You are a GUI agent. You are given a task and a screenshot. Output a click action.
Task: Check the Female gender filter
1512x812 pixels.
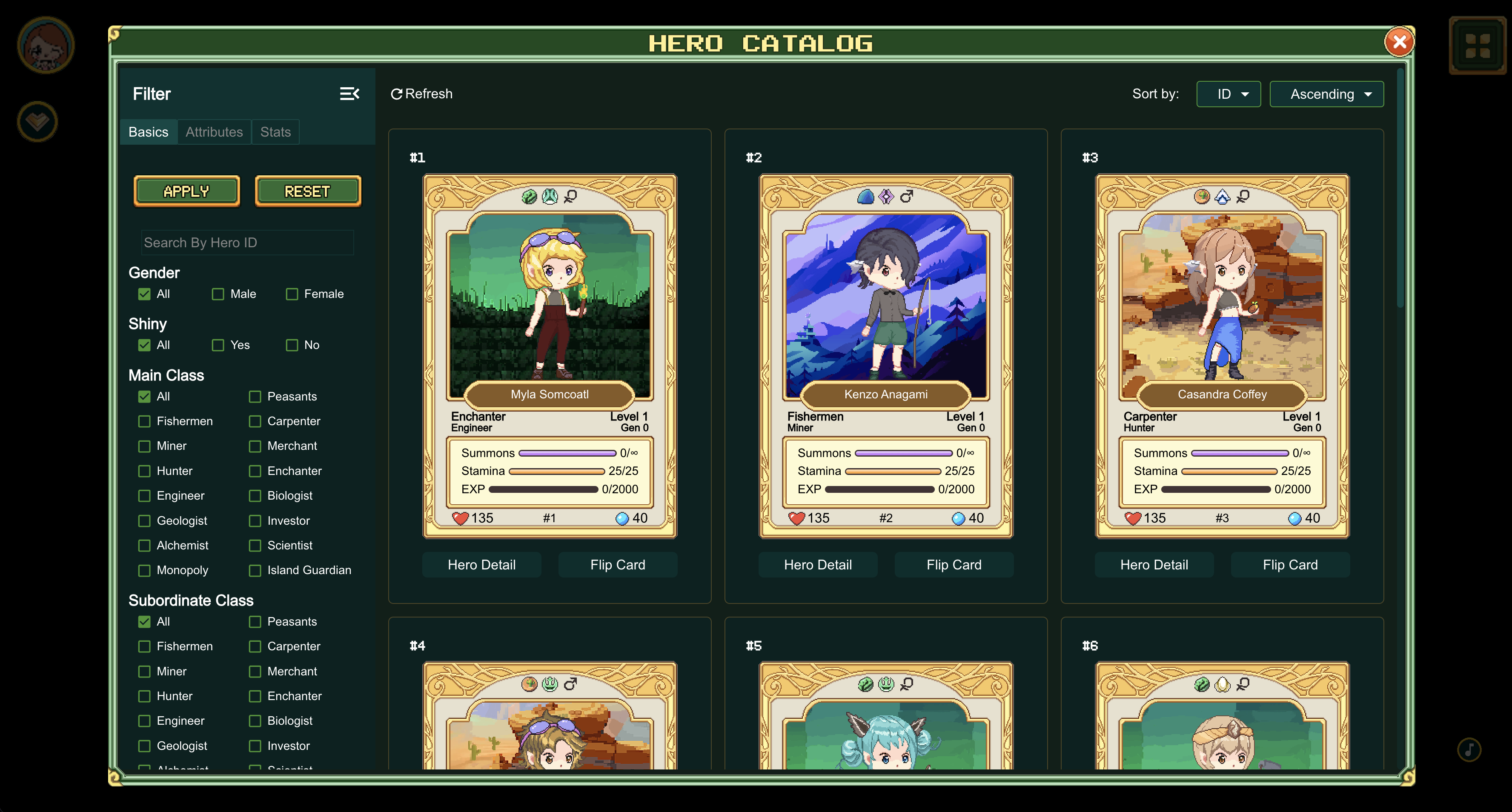(x=292, y=294)
